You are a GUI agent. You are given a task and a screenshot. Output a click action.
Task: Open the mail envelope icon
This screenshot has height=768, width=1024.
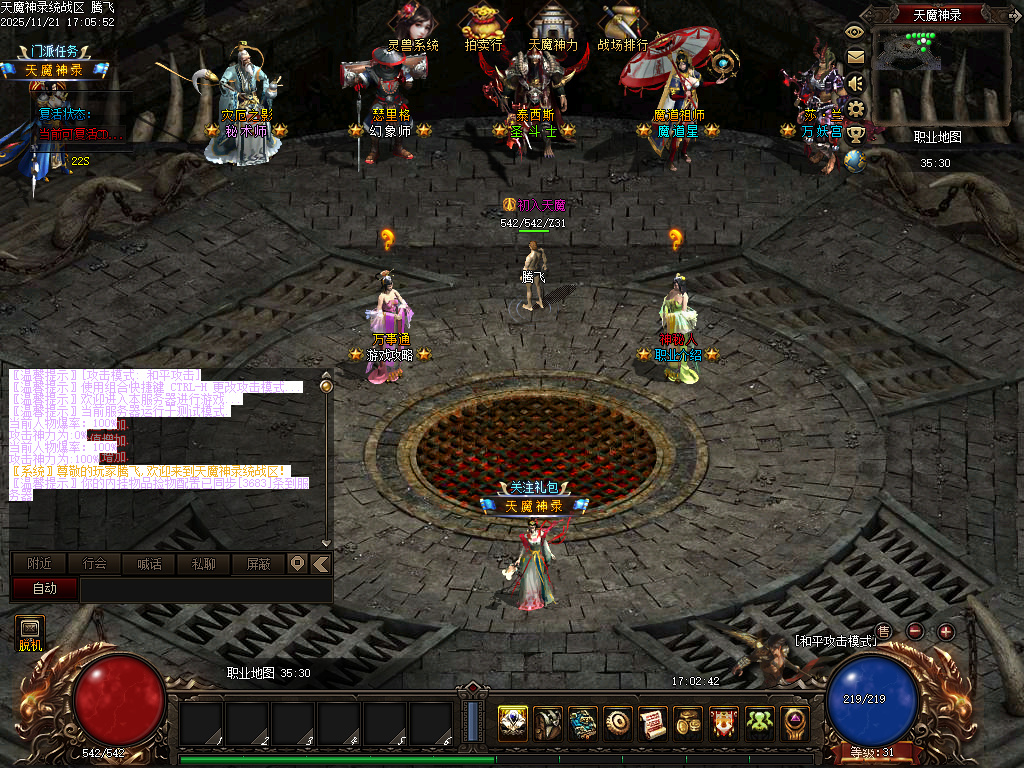(x=855, y=57)
